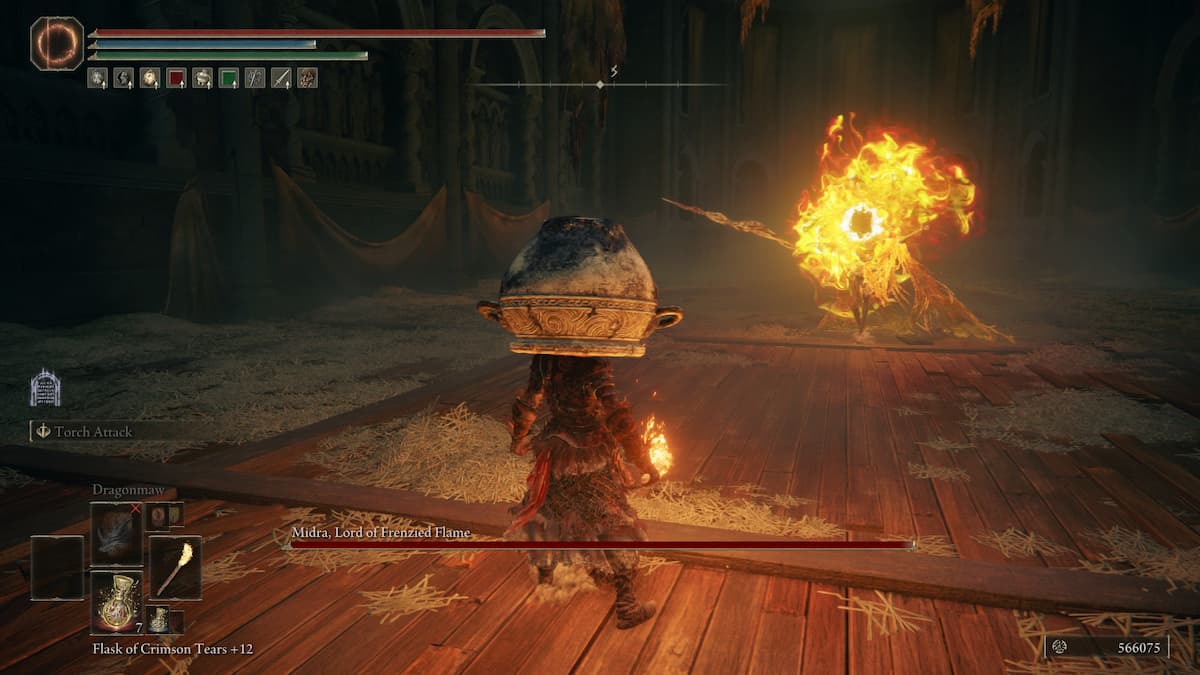The width and height of the screenshot is (1200, 675).
Task: Click the Great Rune emblem beside the health bar
Action: pos(57,43)
